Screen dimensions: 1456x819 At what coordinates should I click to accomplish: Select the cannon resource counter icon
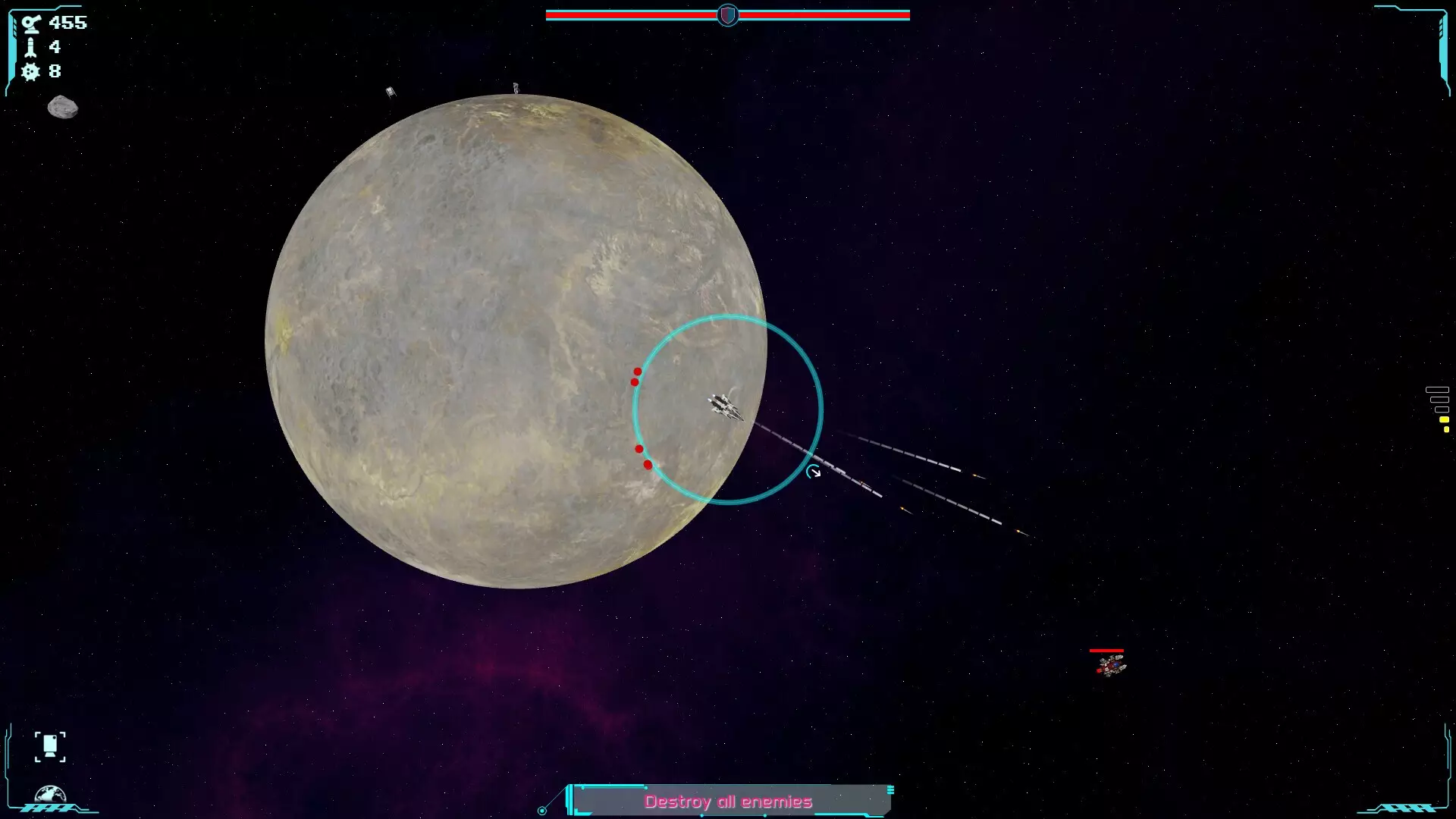(30, 23)
